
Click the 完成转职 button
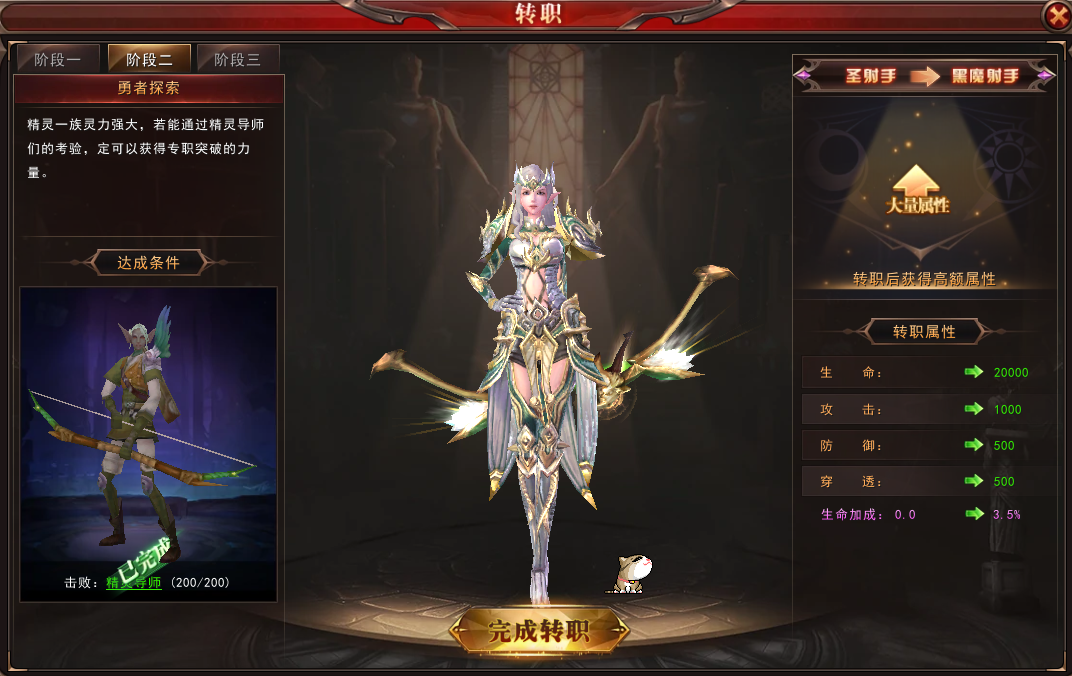pyautogui.click(x=540, y=631)
